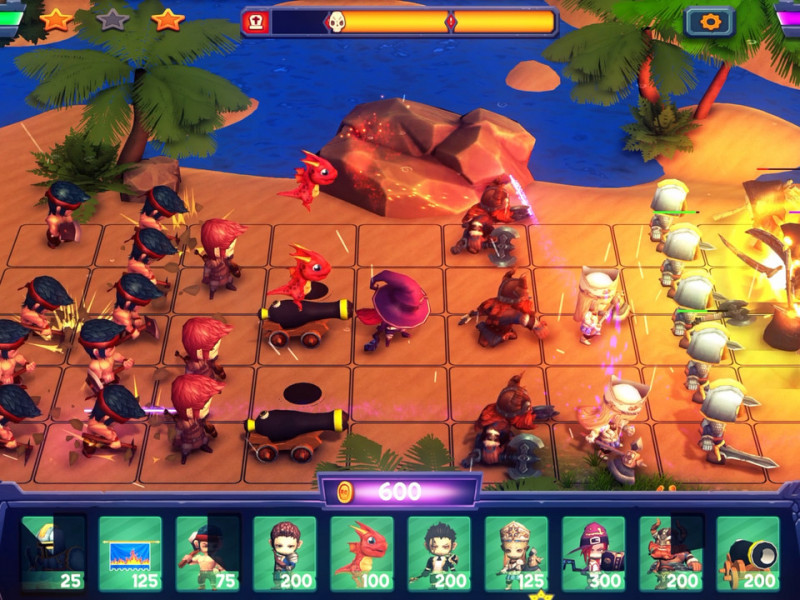Select the brown-haired fighter card costing 200
The height and width of the screenshot is (600, 800).
[284, 553]
